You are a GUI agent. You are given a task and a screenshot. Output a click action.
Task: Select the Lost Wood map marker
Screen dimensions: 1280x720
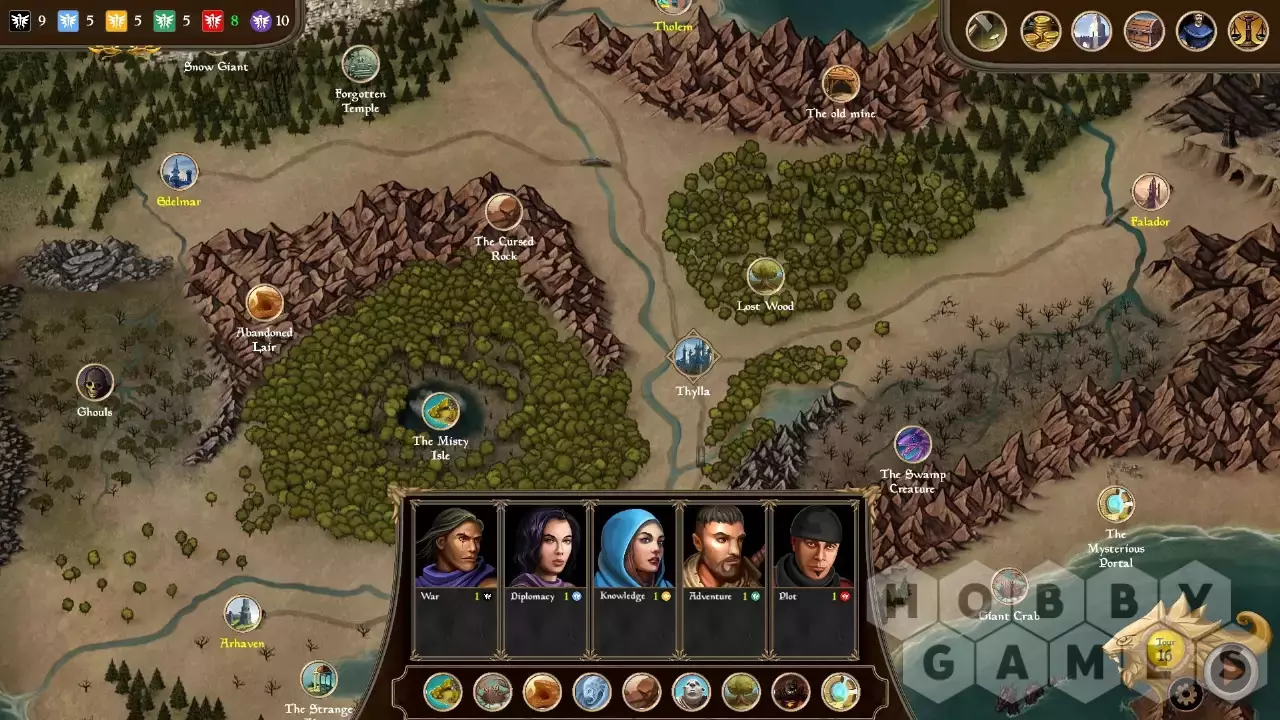click(x=765, y=277)
